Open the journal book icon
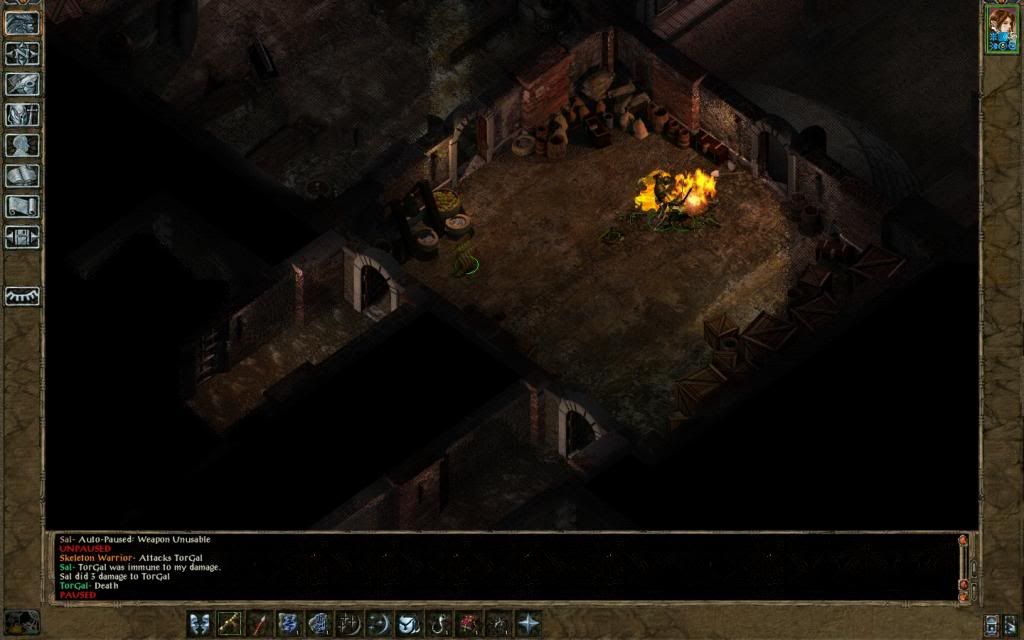This screenshot has height=640, width=1024. [22, 84]
